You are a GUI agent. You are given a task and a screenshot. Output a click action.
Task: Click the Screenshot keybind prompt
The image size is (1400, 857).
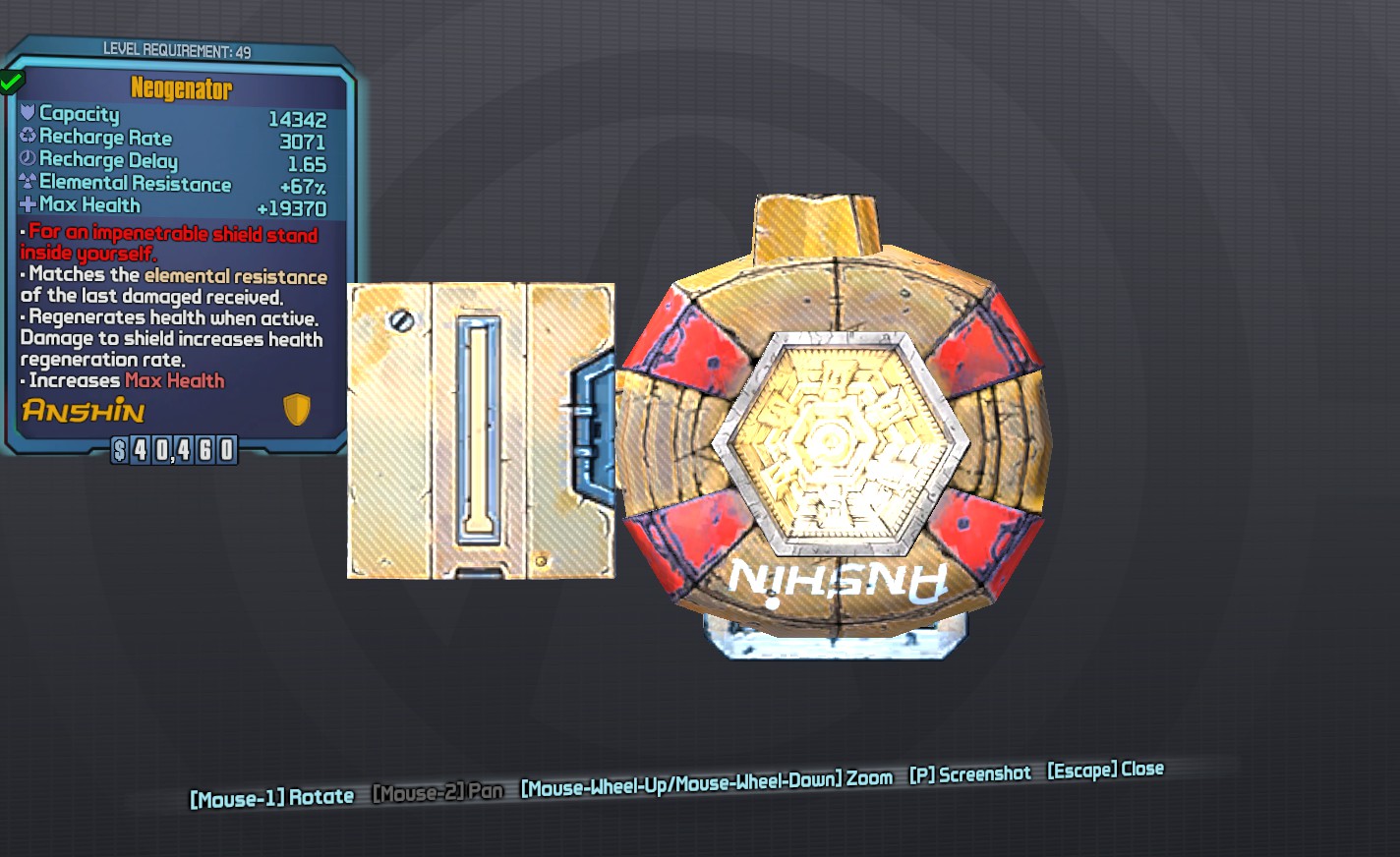click(970, 773)
